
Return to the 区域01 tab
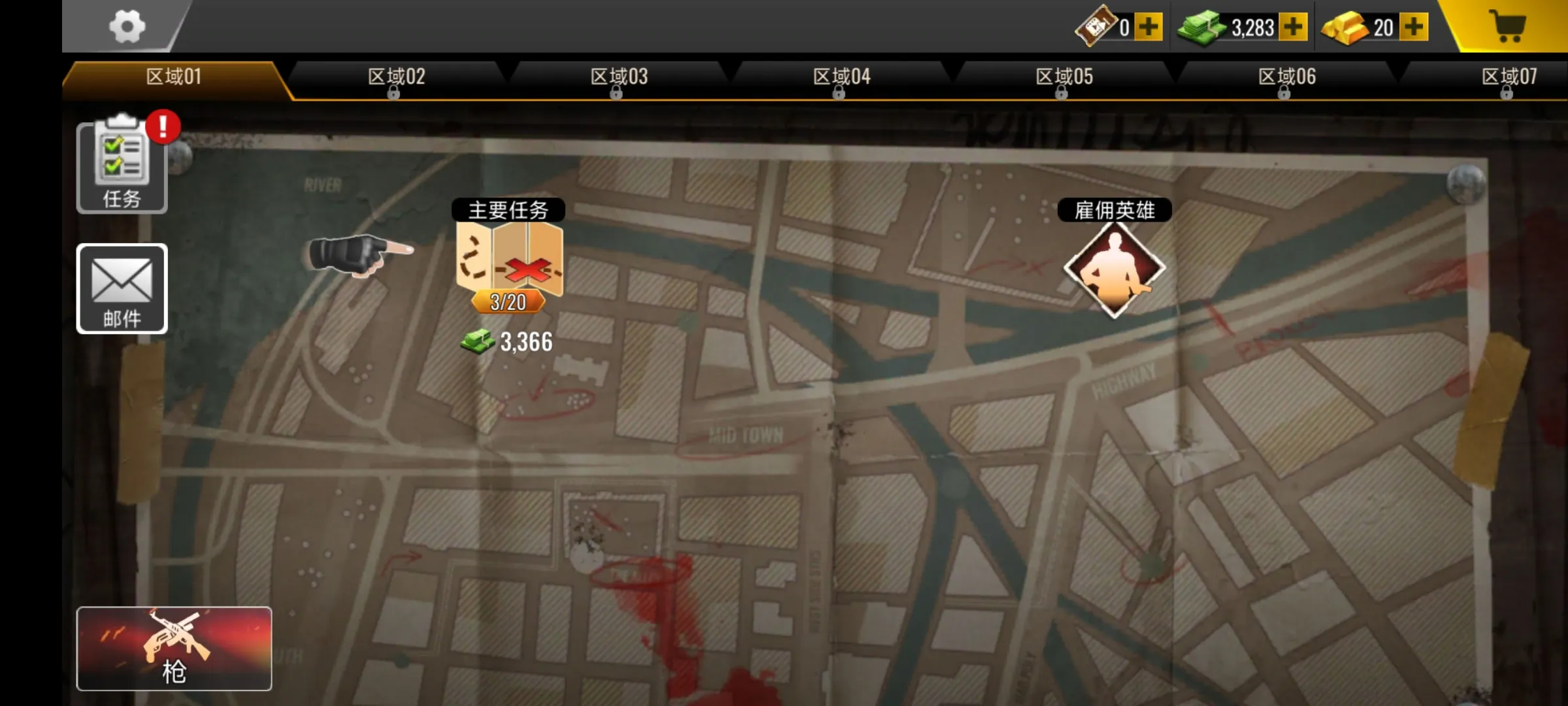tap(172, 76)
